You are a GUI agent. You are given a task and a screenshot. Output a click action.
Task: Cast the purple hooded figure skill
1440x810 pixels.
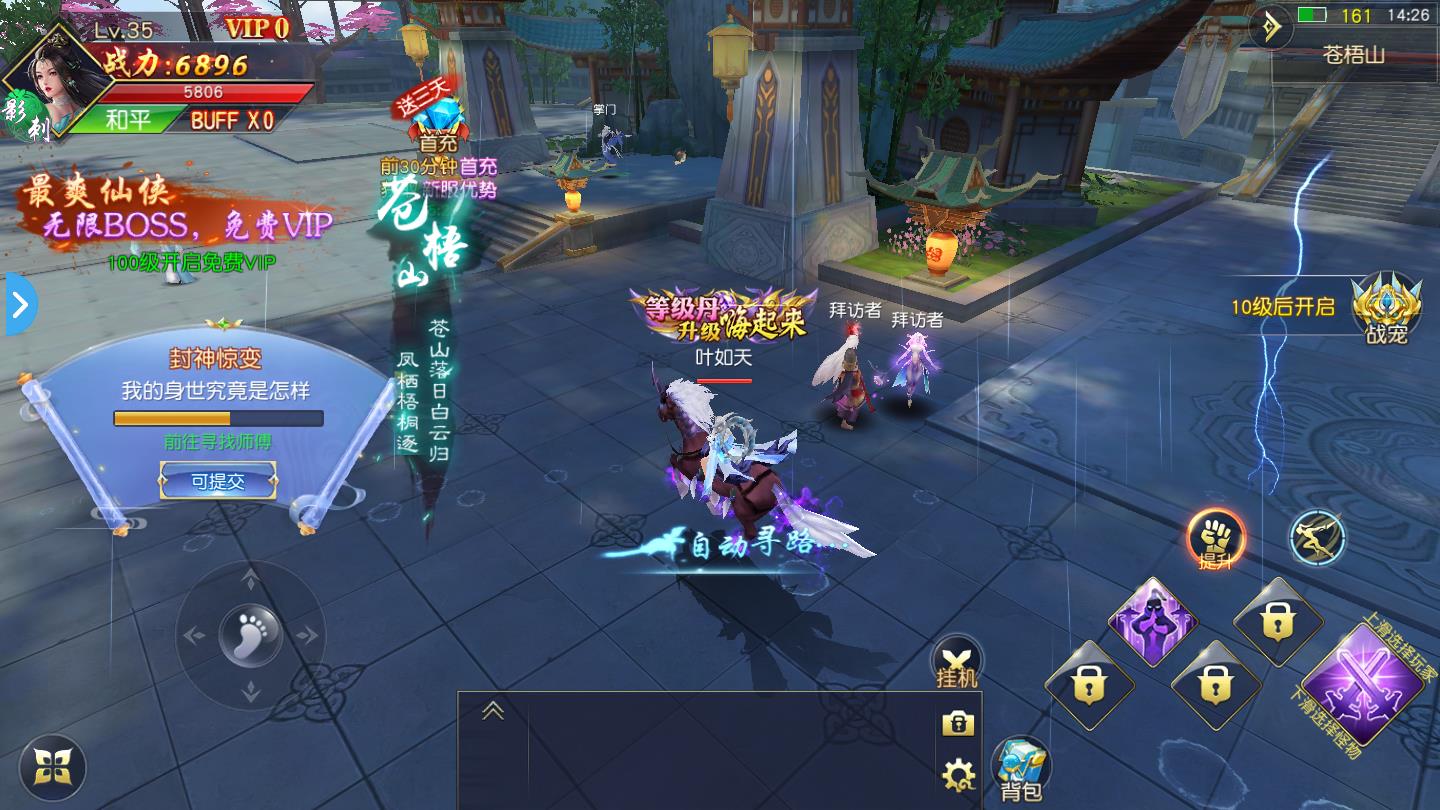click(x=1153, y=620)
